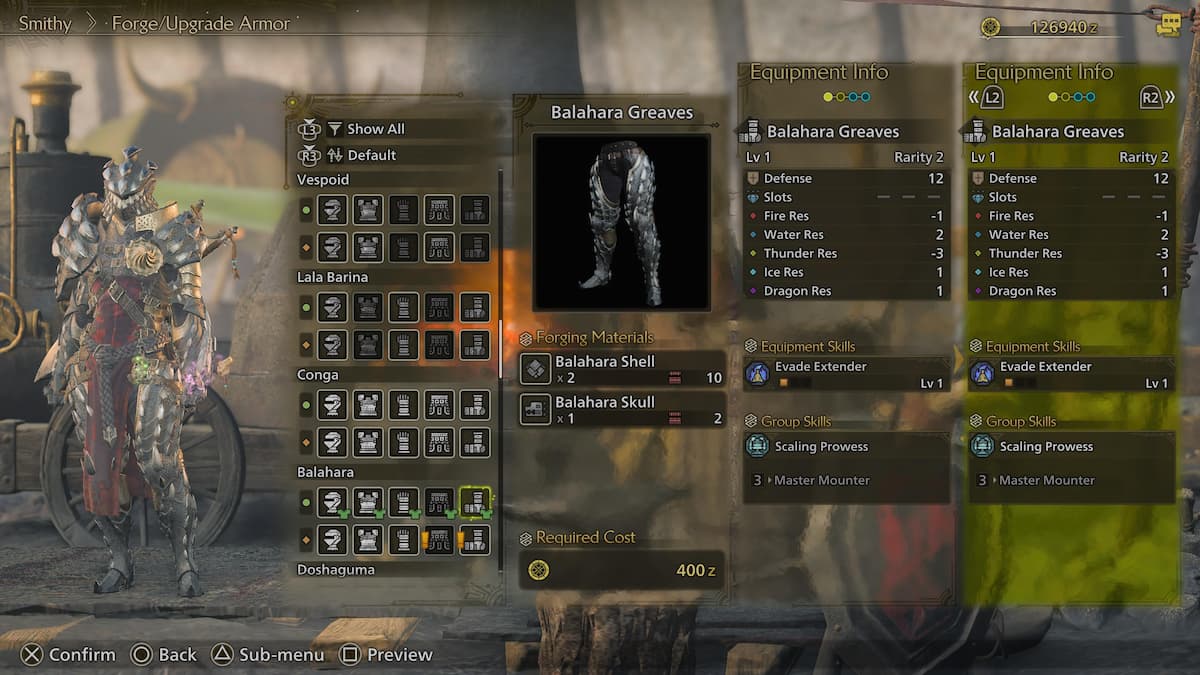1200x675 pixels.
Task: Select the Show All filter option
Action: [x=375, y=129]
